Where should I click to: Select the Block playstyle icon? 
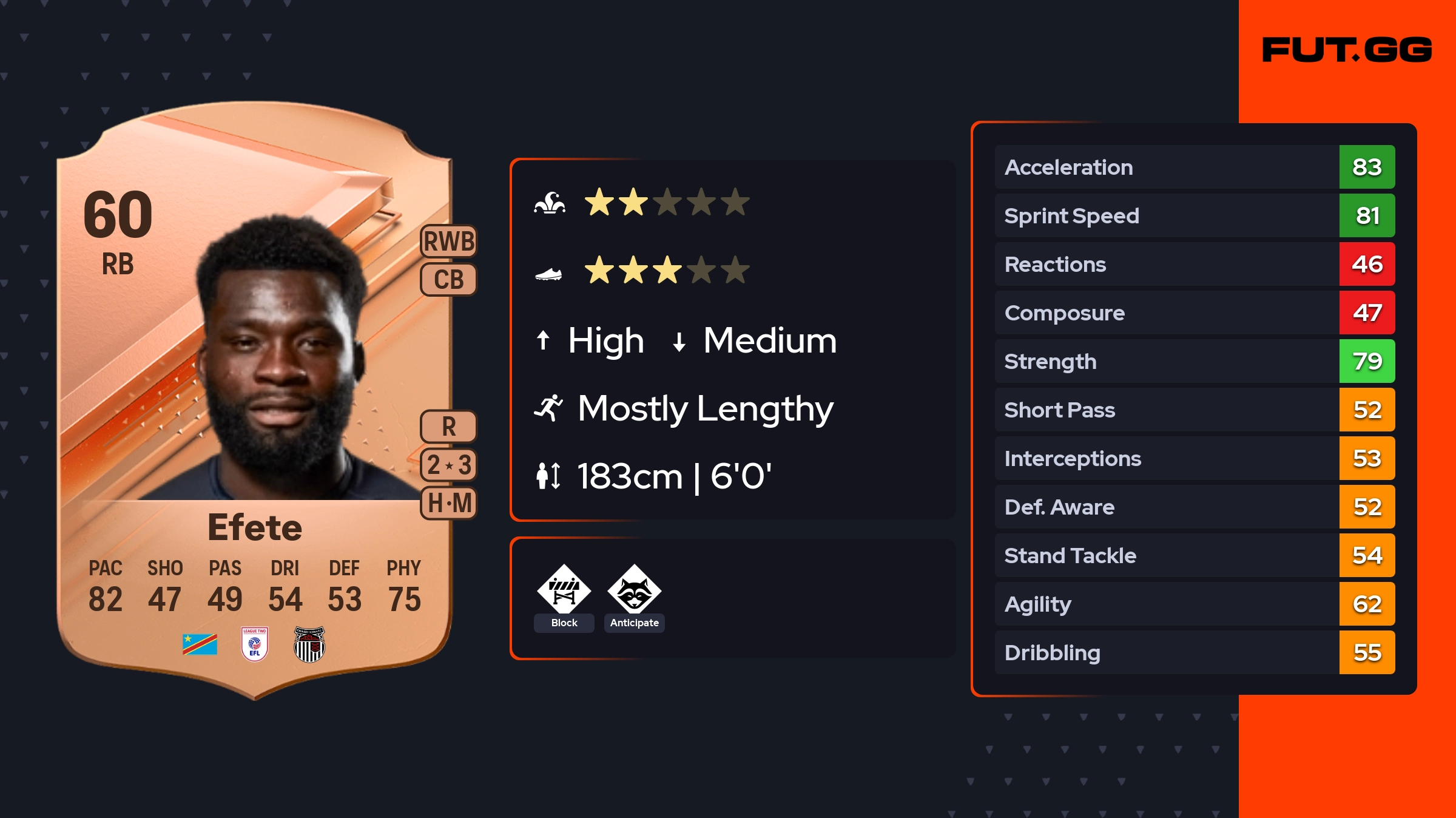[x=564, y=590]
